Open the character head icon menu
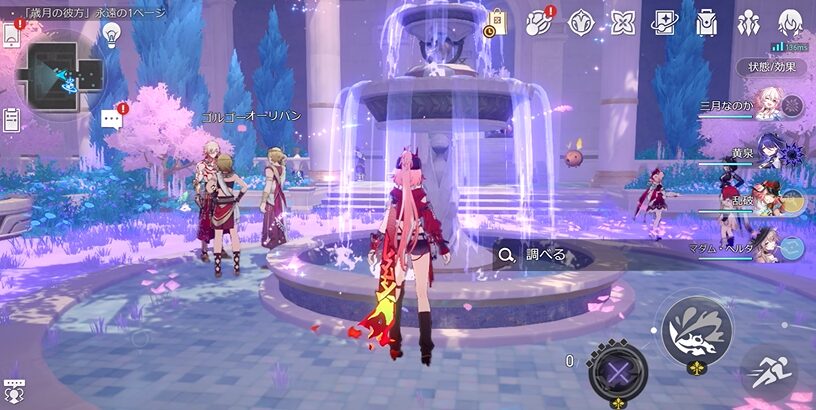The image size is (816, 410). 791,22
